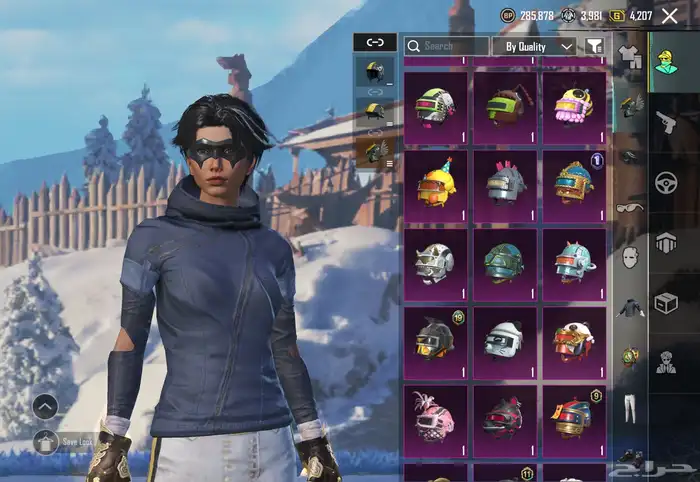The height and width of the screenshot is (482, 700).
Task: Choose the grey dinosaur helmet with pink spikes
Action: 505,186
